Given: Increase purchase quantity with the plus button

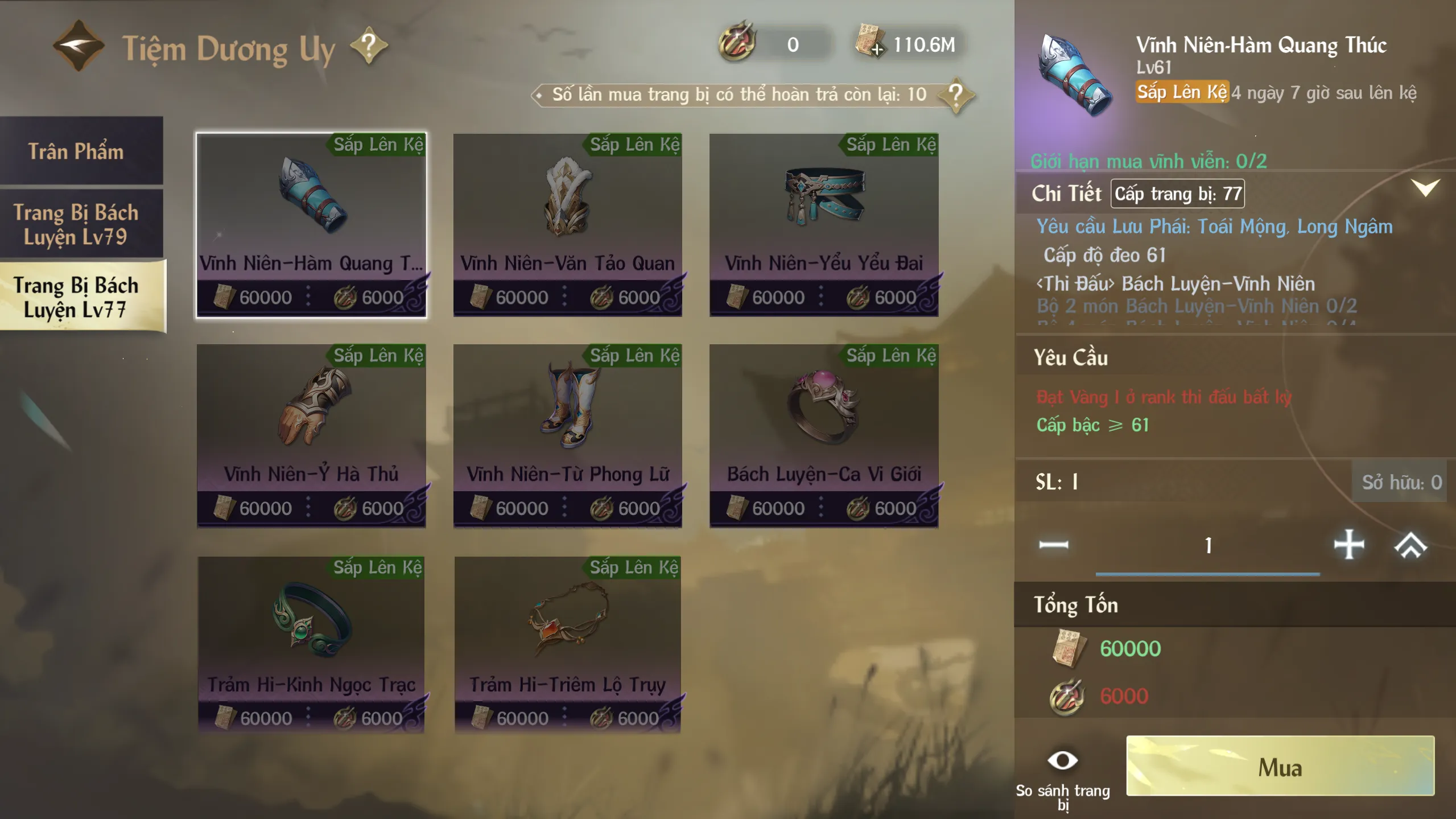Looking at the screenshot, I should tap(1348, 545).
